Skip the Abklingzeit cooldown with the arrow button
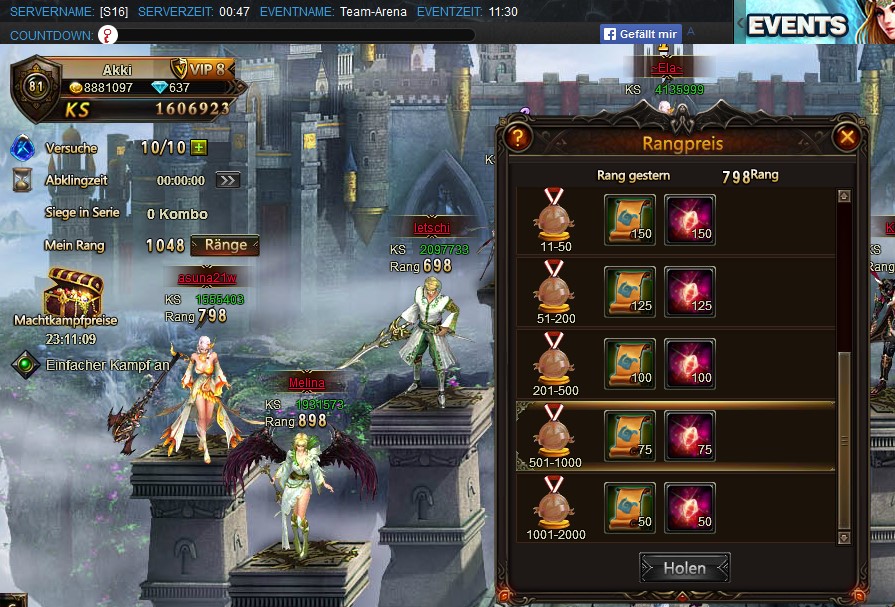This screenshot has height=607, width=895. pos(228,181)
